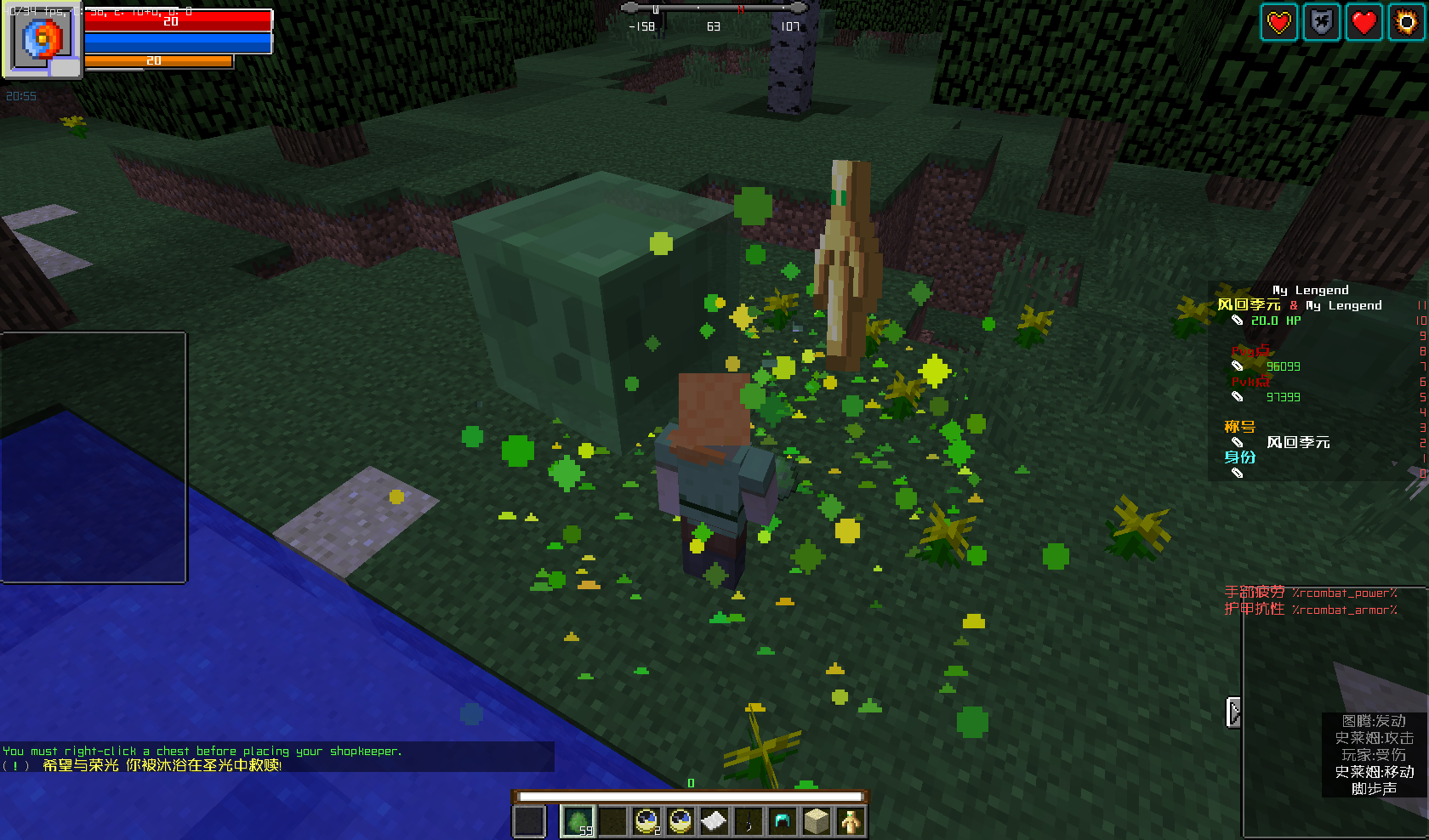Click the gold-outlined heart status icon
The height and width of the screenshot is (840, 1429).
(1279, 22)
